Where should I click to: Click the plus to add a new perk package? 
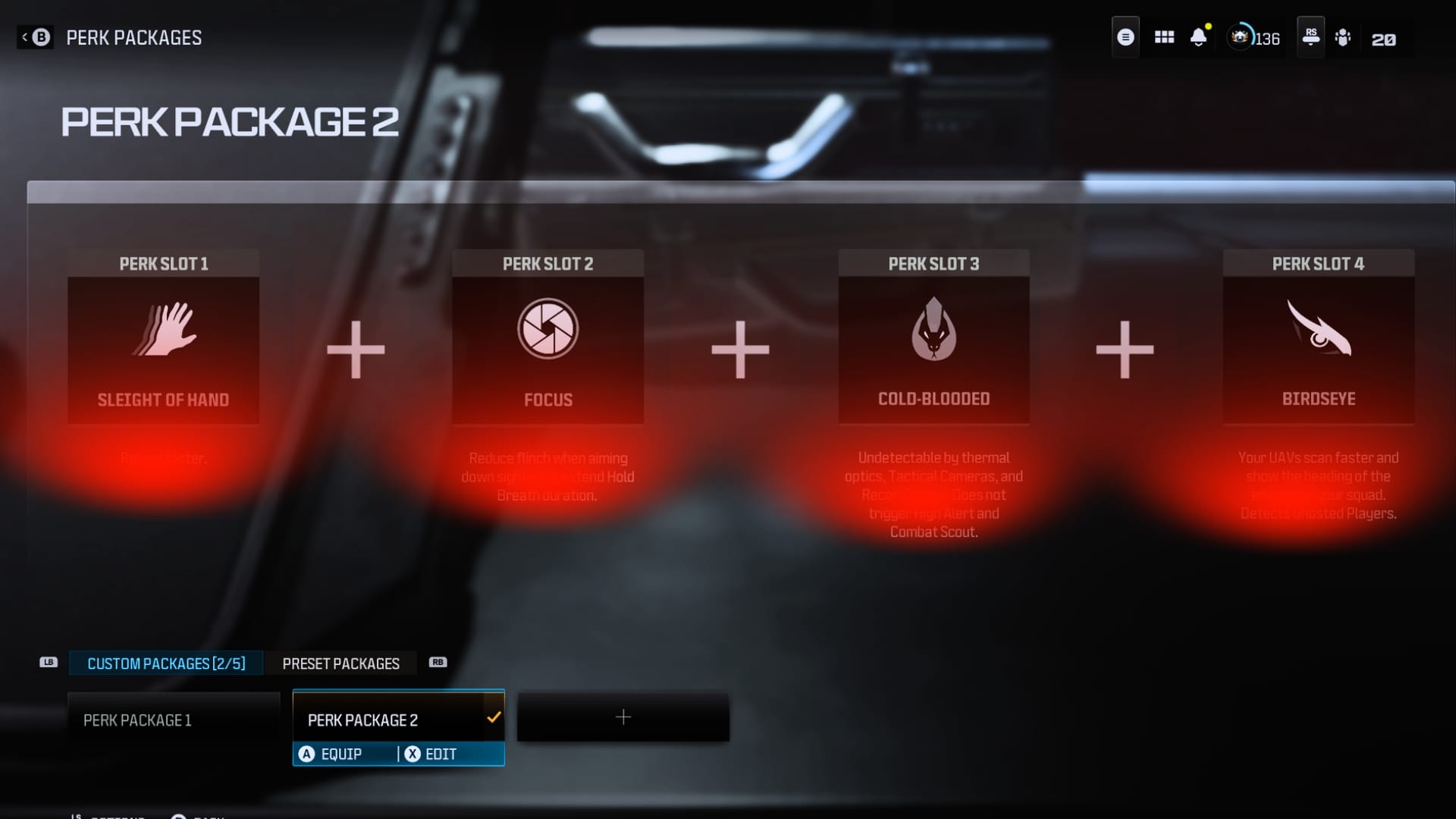pyautogui.click(x=623, y=716)
